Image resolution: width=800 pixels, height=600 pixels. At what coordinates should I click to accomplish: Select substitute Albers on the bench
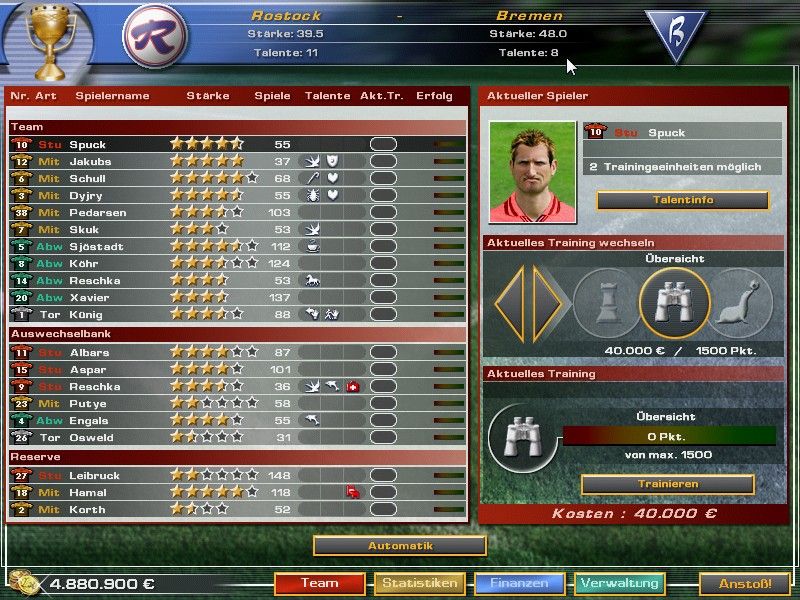(90, 352)
